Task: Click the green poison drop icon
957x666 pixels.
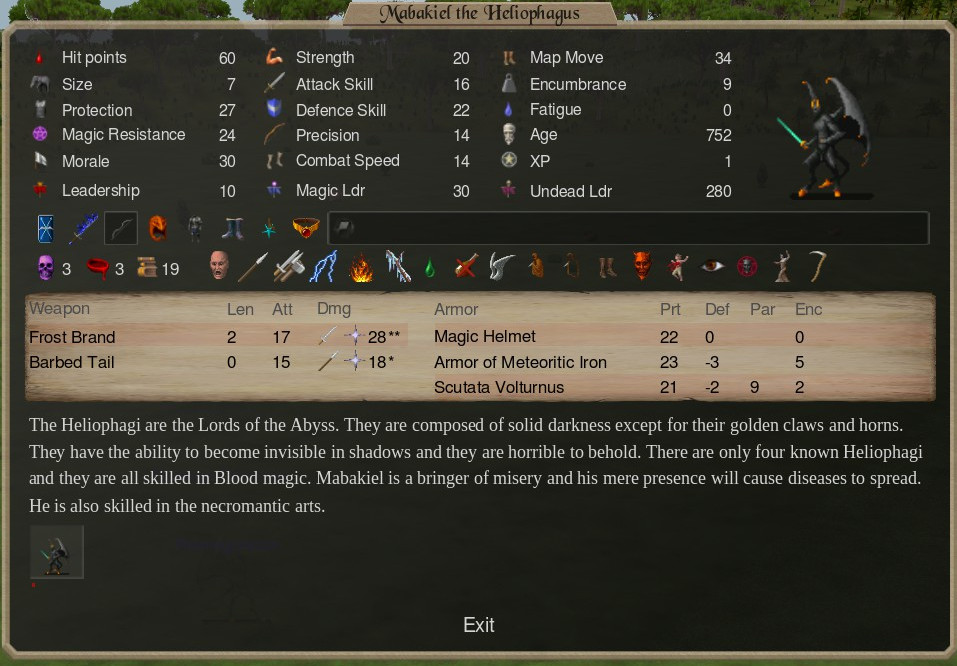Action: (429, 268)
